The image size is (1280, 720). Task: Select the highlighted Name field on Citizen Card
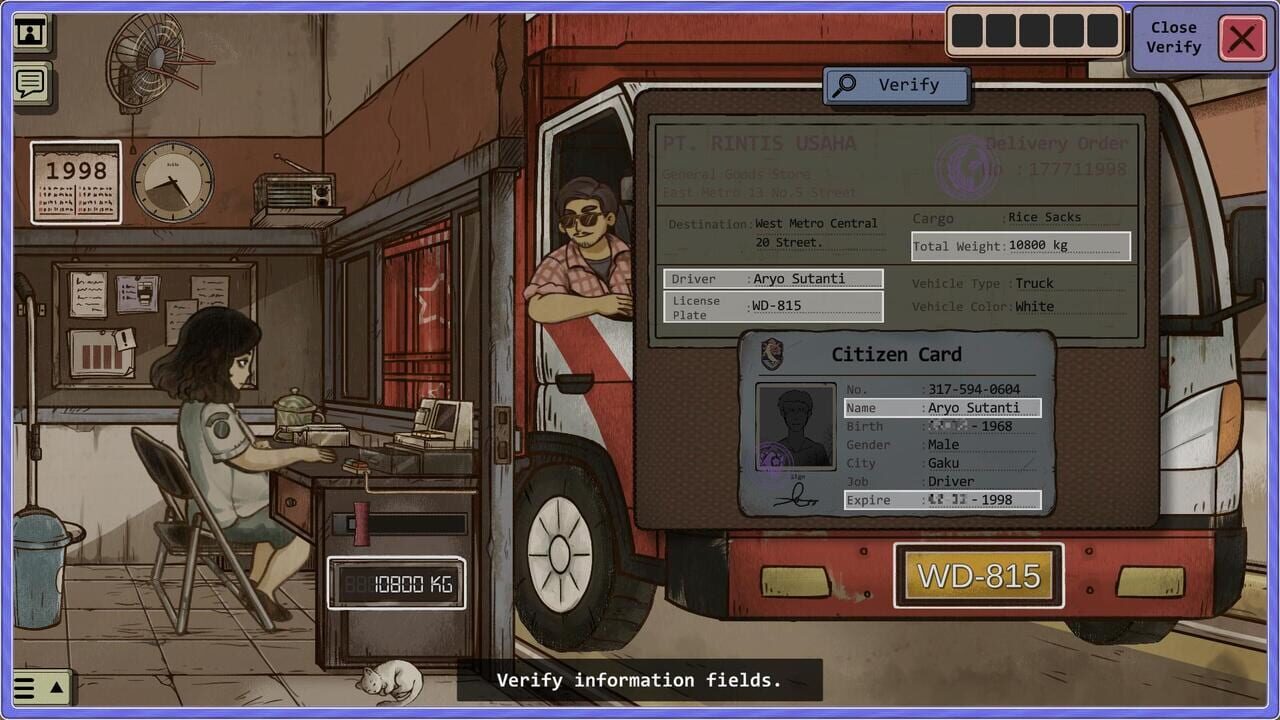(x=941, y=407)
